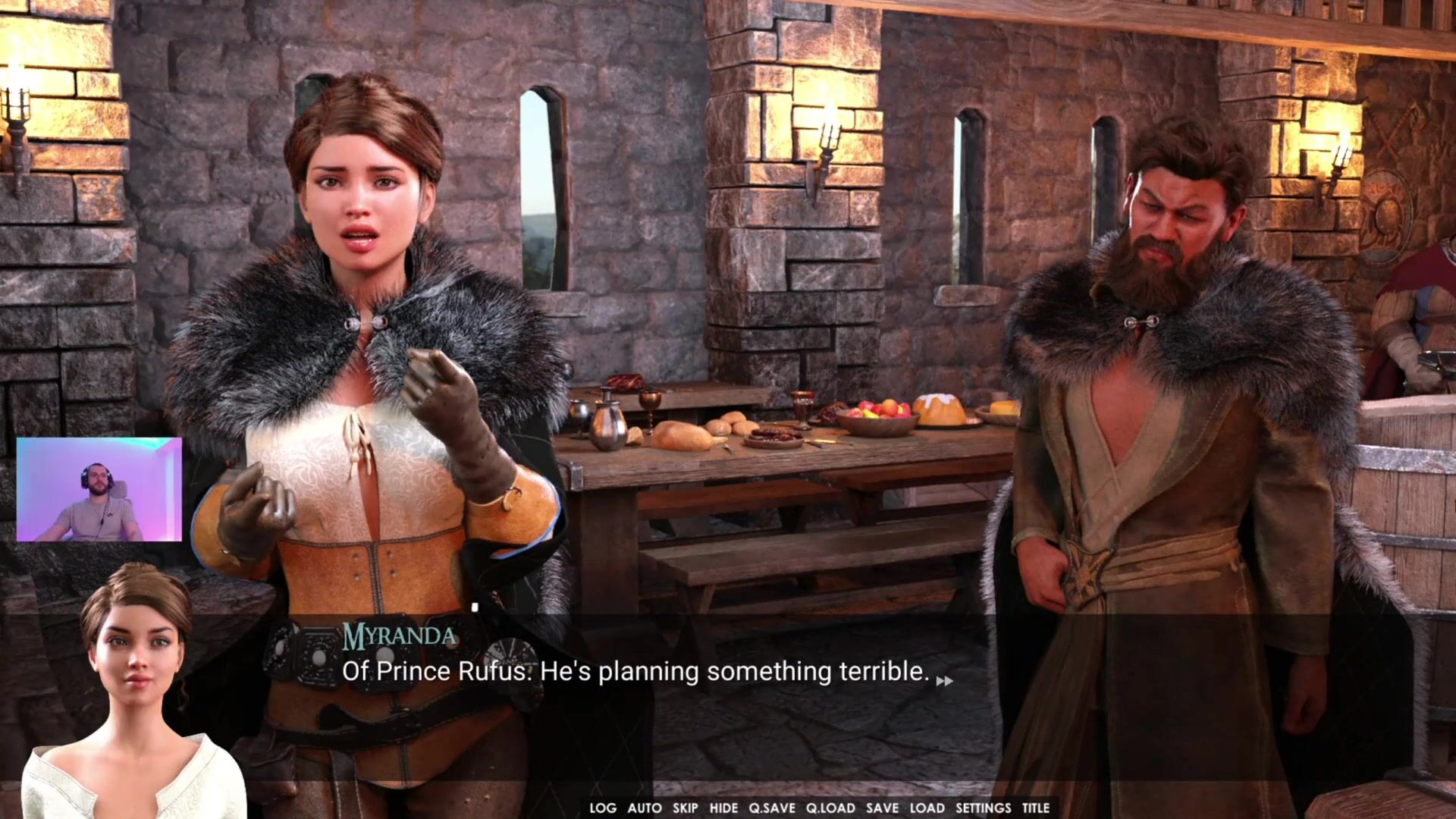Open SETTINGS from the quick menu
The image size is (1456, 819).
pos(983,808)
